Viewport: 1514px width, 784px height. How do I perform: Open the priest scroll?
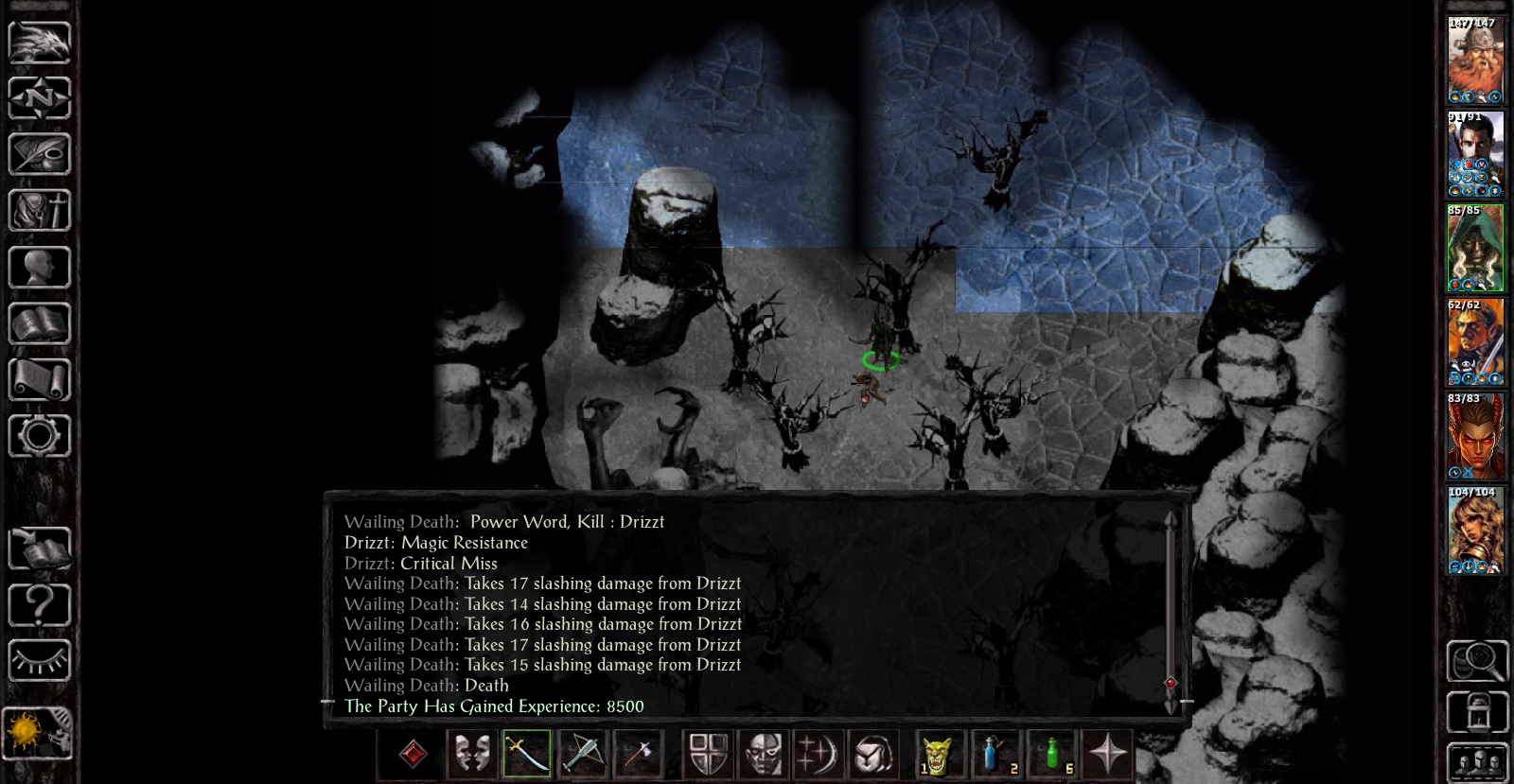pyautogui.click(x=39, y=380)
